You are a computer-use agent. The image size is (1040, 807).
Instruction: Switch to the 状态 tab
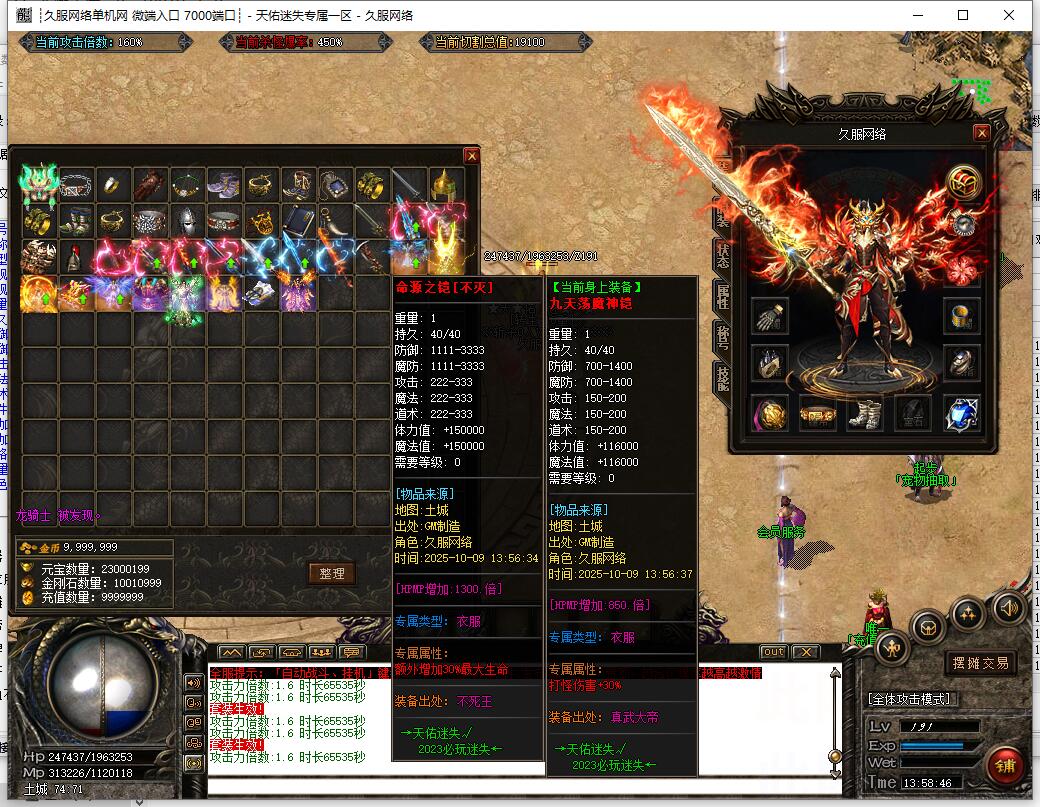pos(722,254)
